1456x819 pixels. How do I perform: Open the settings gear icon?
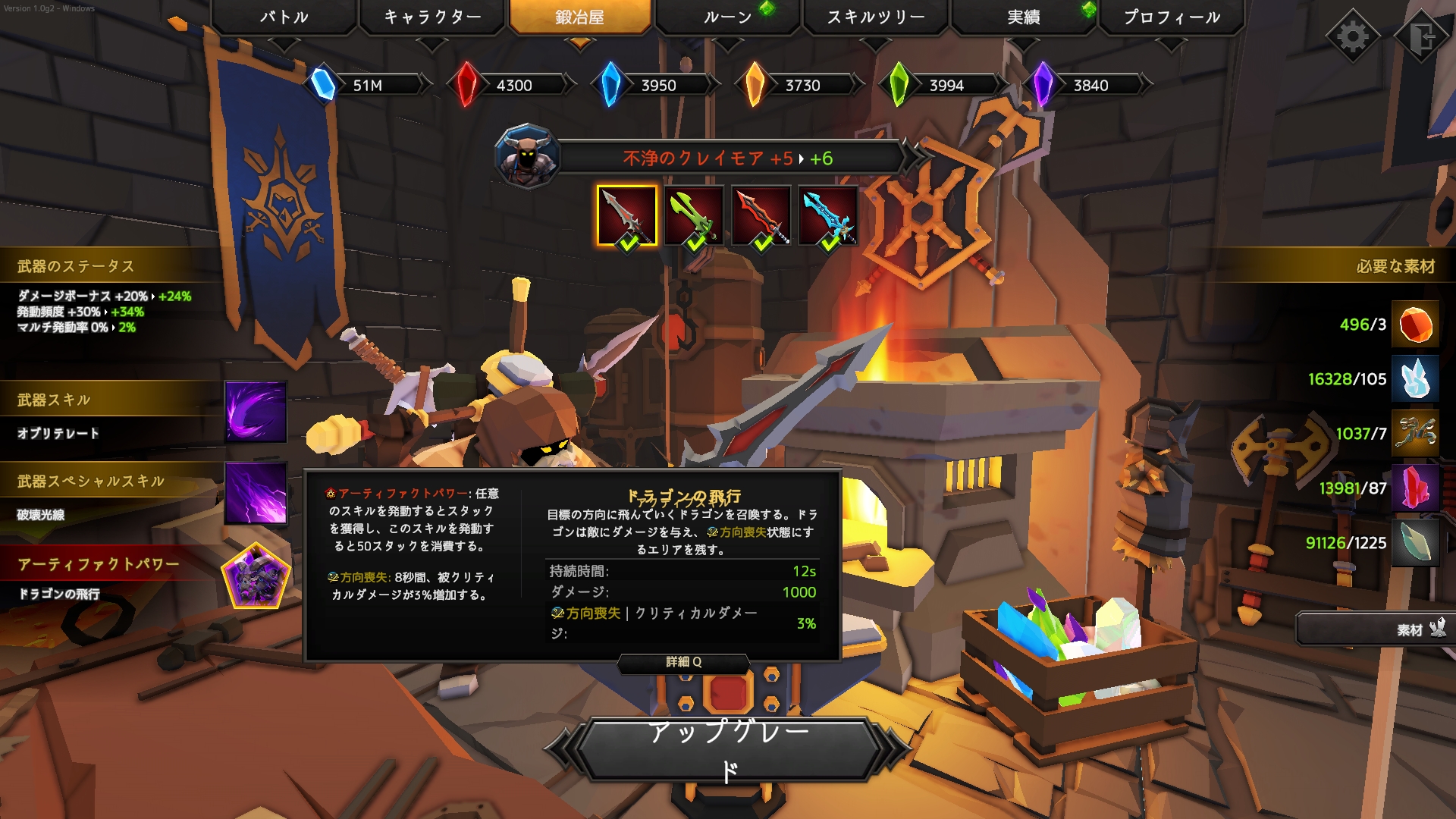(x=1352, y=34)
